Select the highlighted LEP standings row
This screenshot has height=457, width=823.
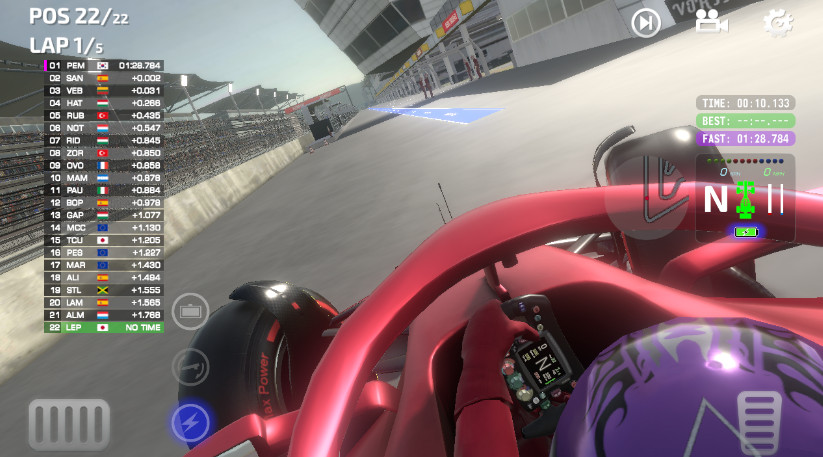[x=103, y=327]
